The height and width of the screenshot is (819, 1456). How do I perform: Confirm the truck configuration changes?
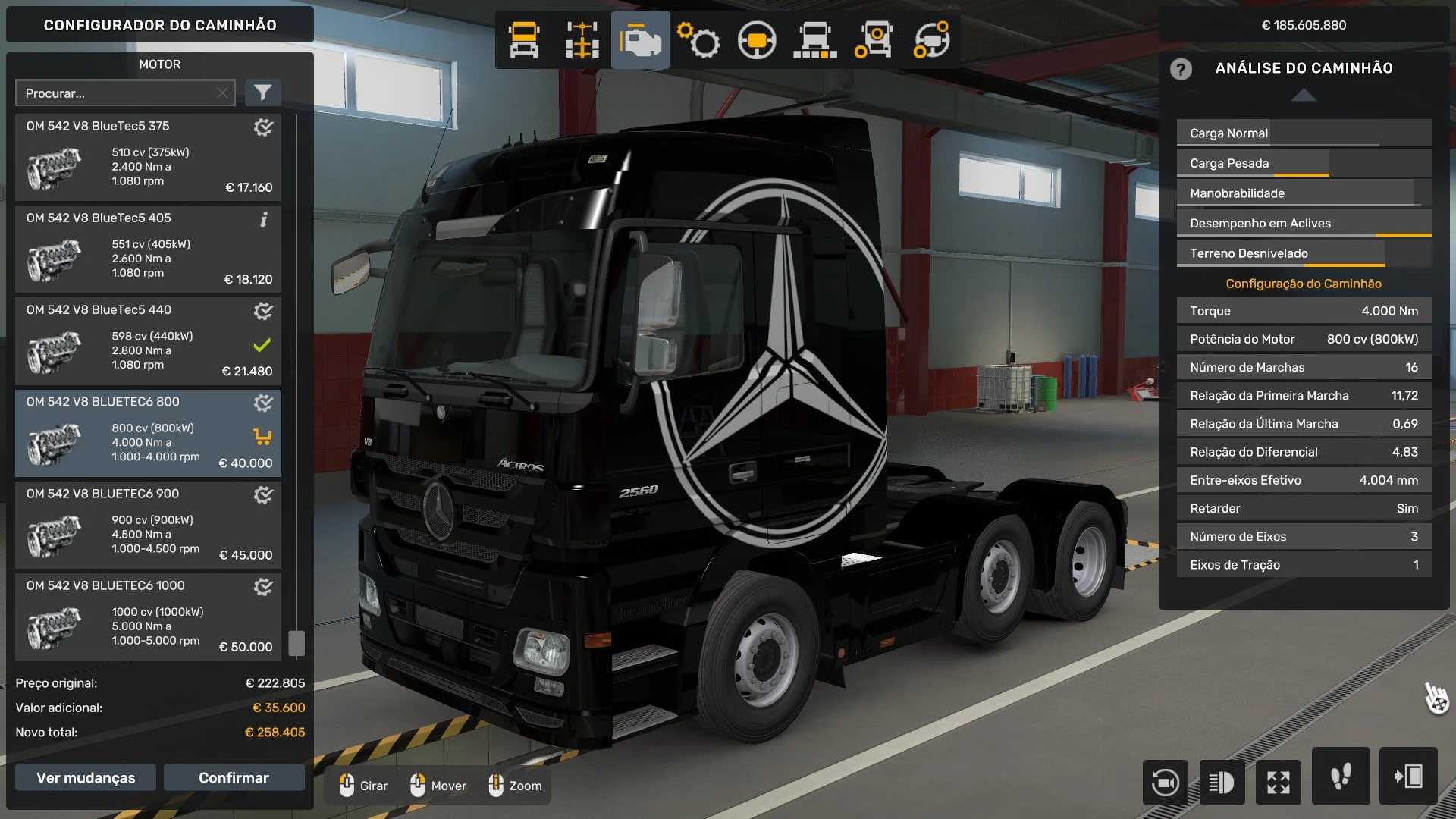234,777
